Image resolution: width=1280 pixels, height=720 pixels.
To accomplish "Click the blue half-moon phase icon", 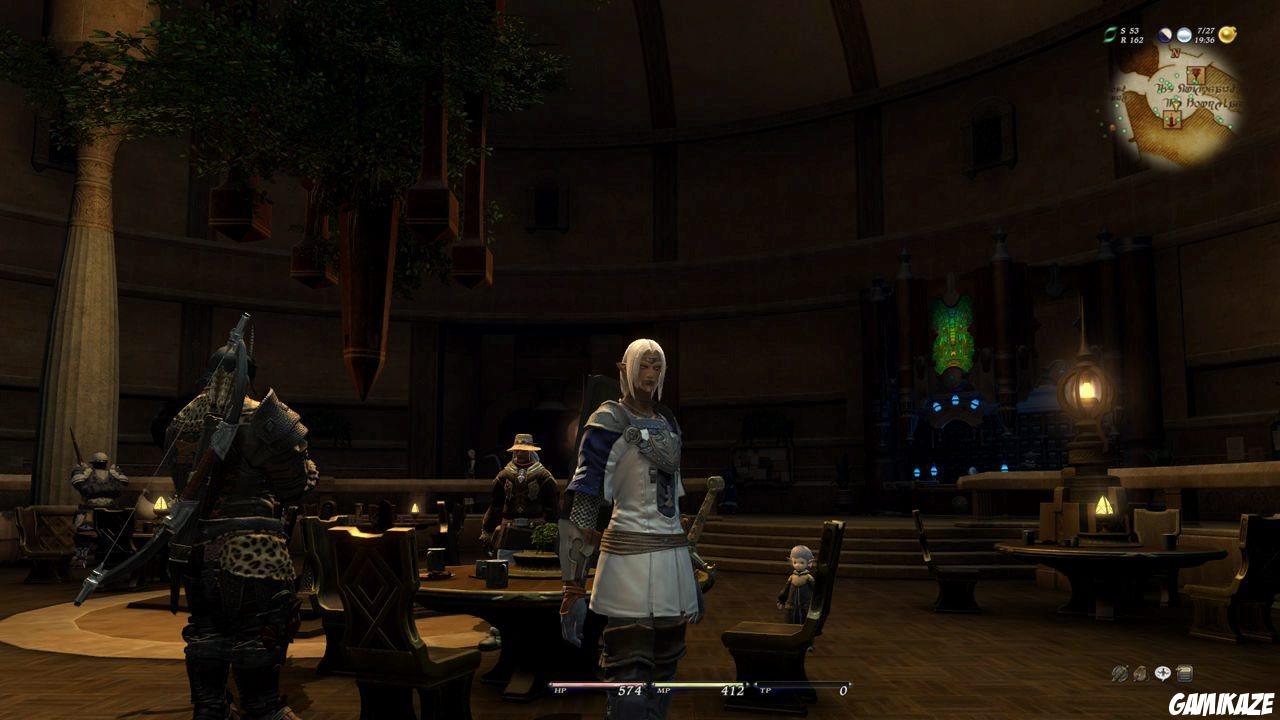I will (1164, 35).
